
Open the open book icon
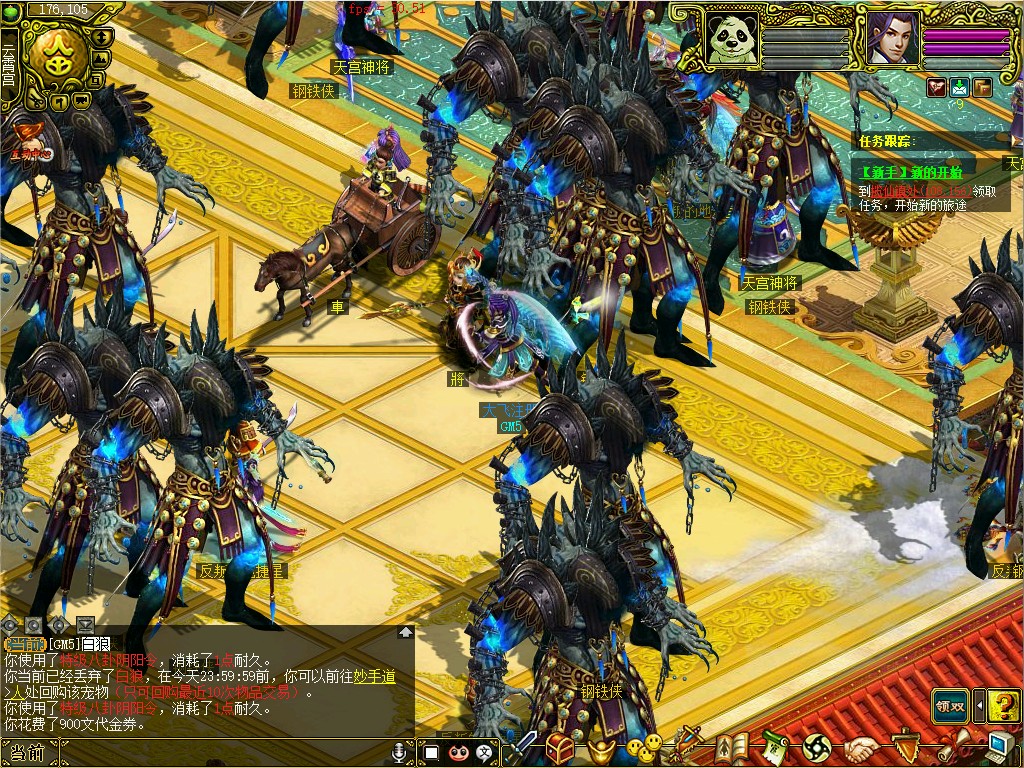(x=732, y=747)
